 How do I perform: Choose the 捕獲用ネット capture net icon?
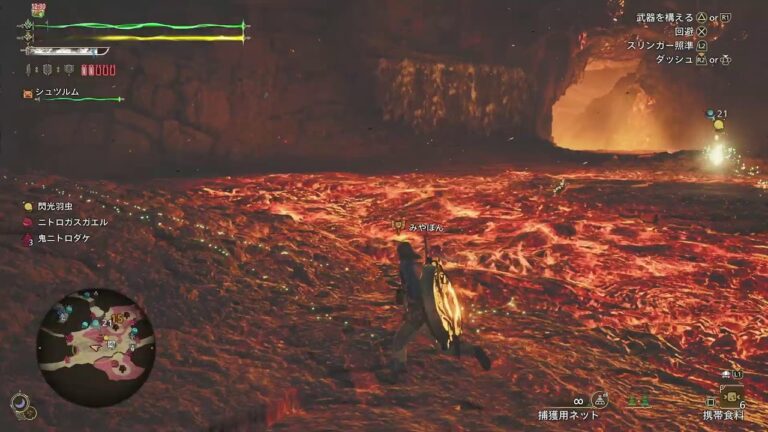[x=599, y=400]
